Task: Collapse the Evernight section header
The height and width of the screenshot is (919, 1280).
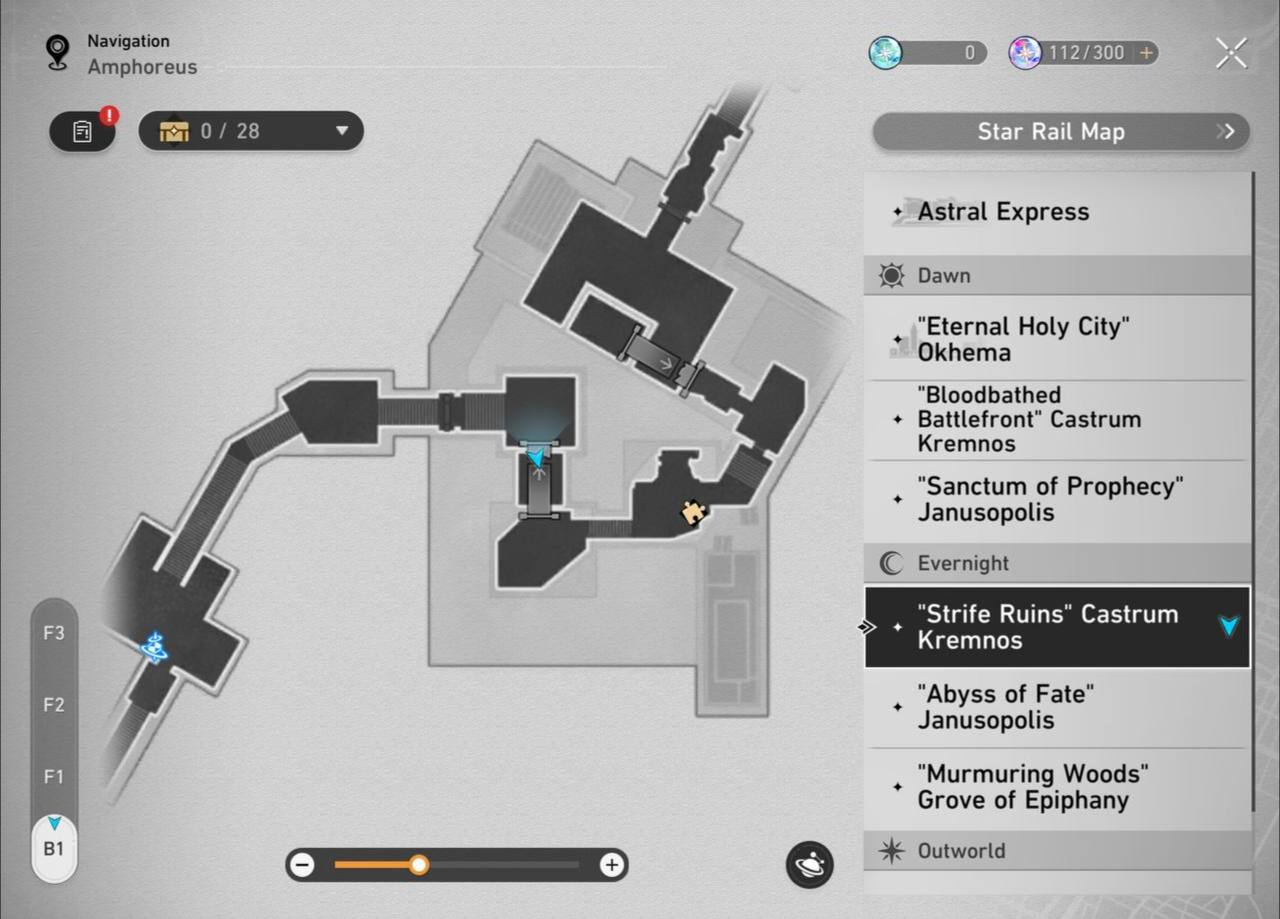Action: 1056,563
